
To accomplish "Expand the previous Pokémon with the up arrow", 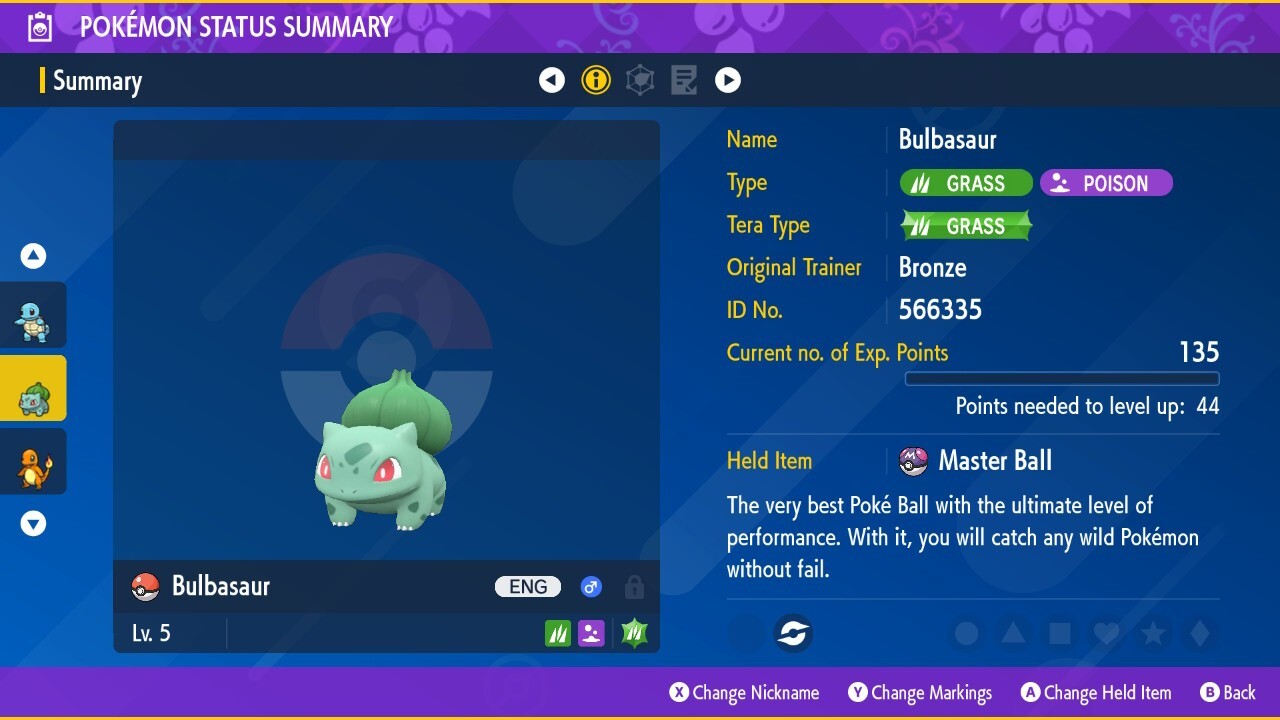I will [33, 255].
